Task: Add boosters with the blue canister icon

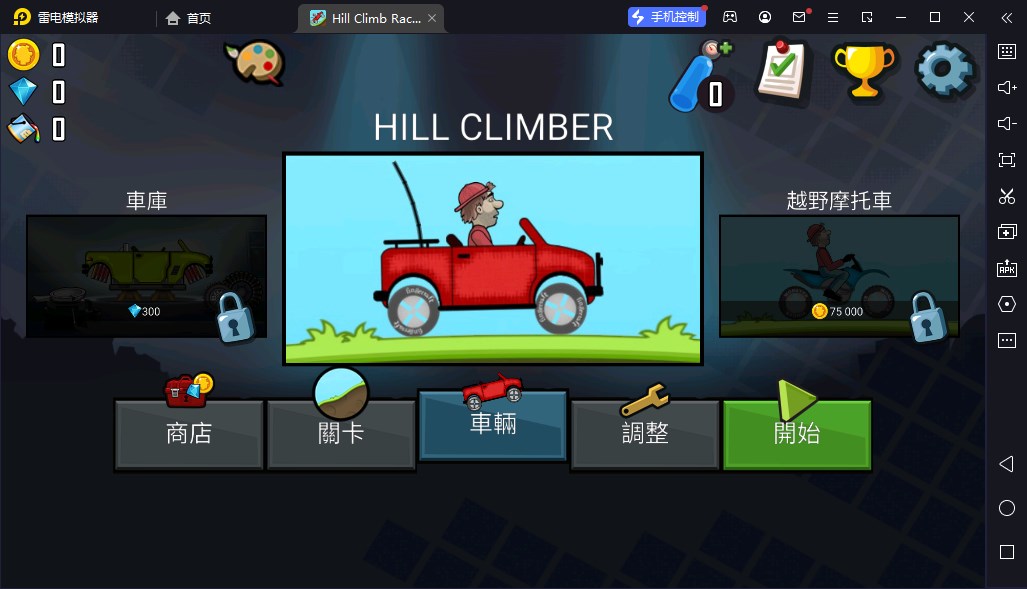Action: (x=700, y=76)
